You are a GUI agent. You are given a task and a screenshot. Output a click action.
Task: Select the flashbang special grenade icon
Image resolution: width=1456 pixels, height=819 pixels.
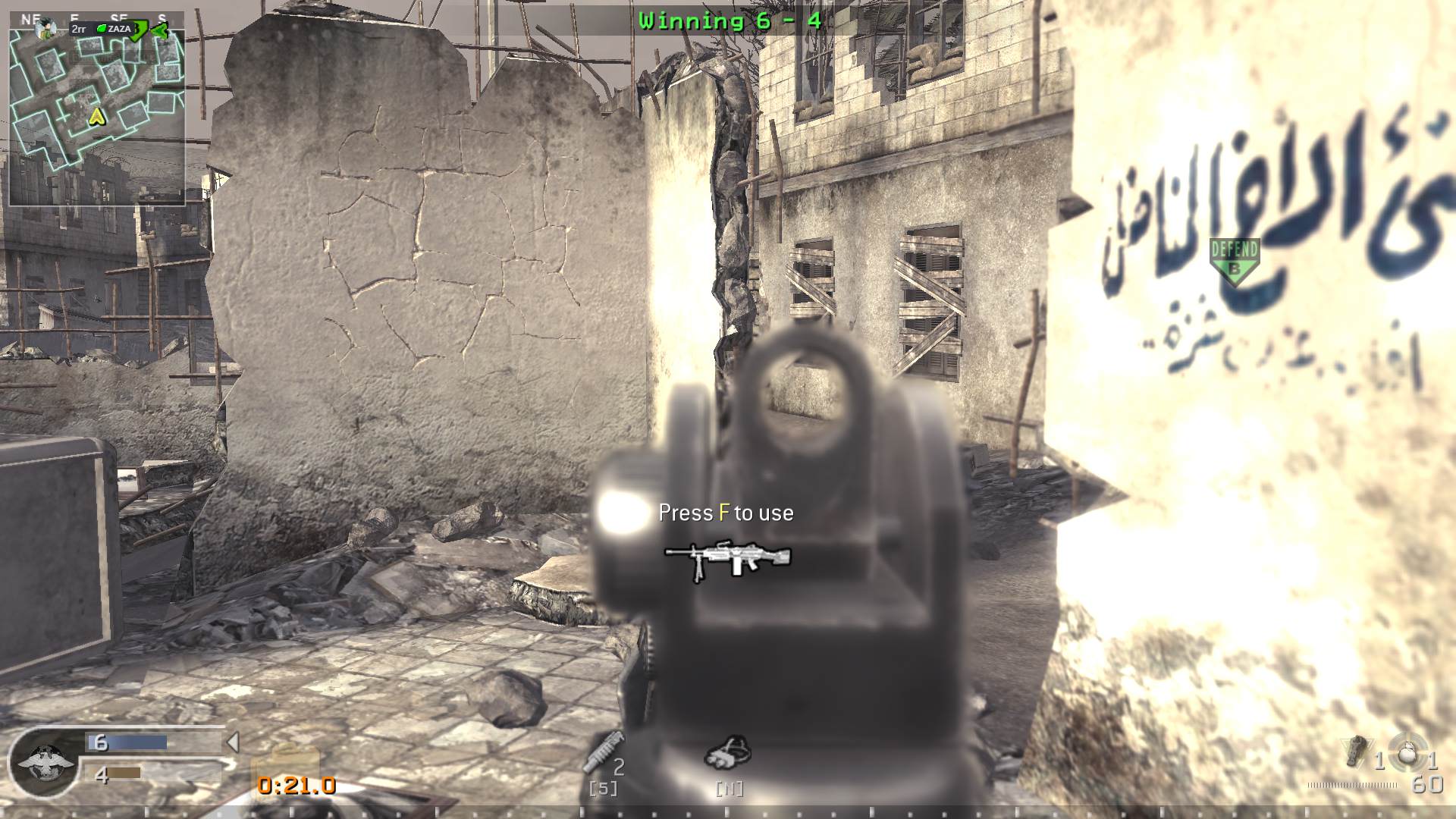tap(1357, 752)
